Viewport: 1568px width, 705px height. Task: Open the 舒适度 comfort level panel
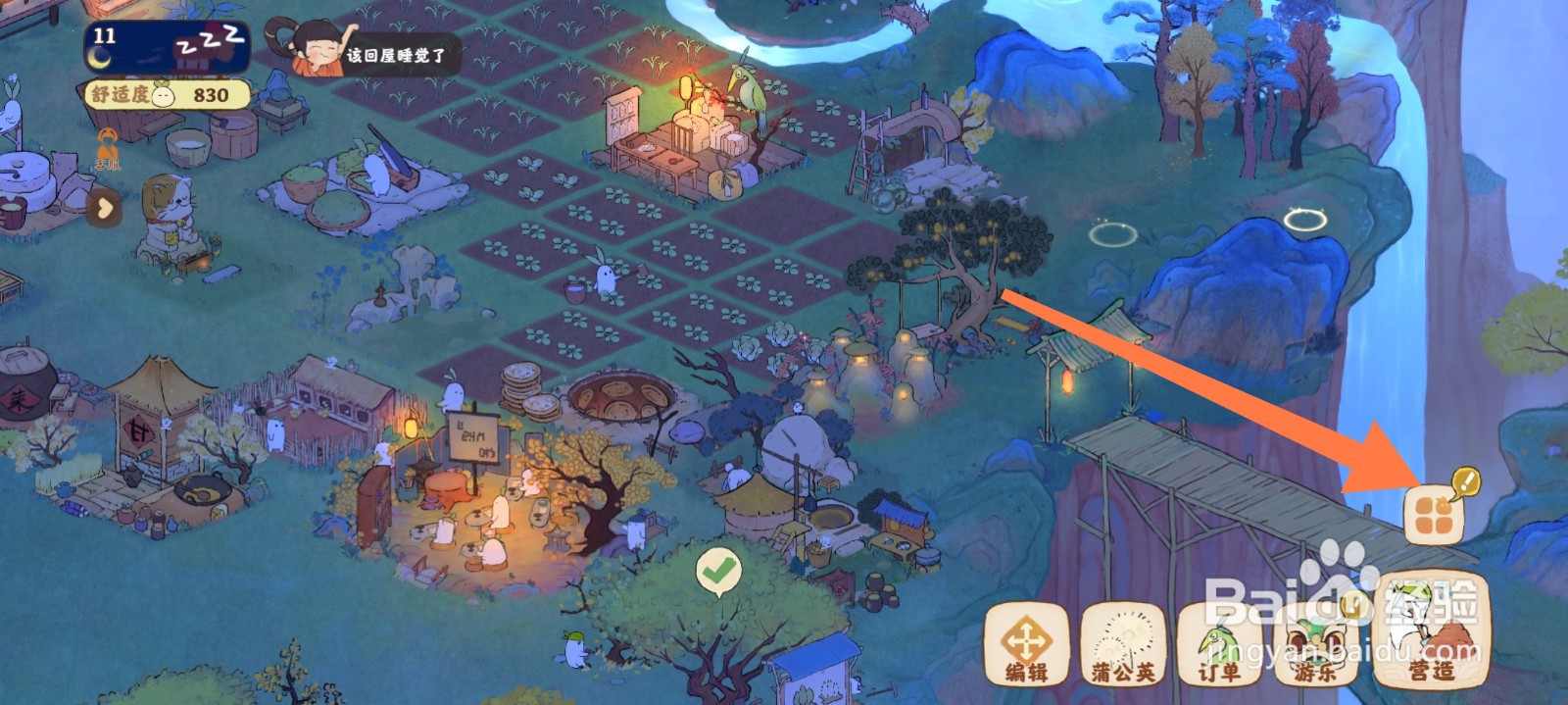pos(167,95)
